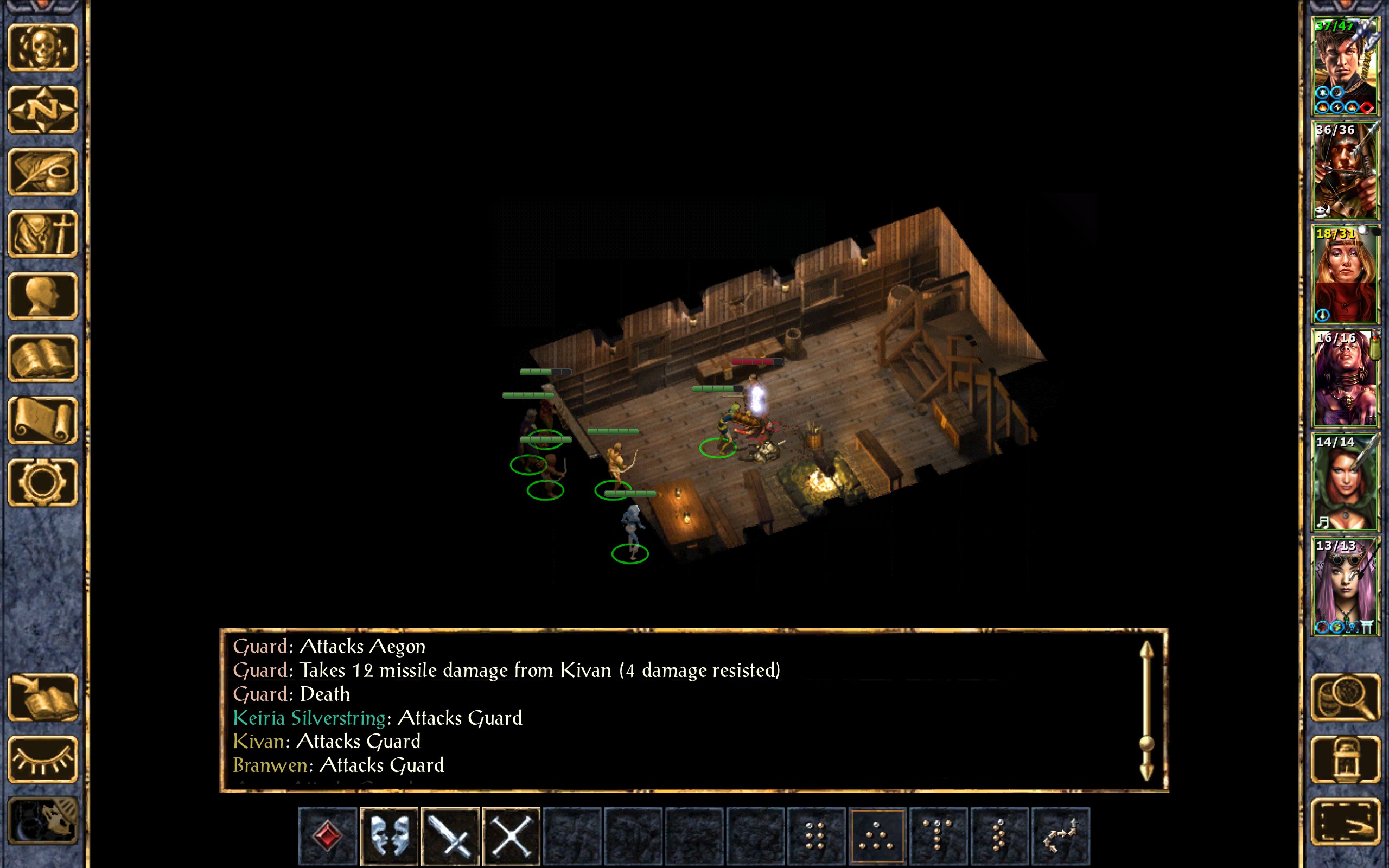Select the party leader portrait with 37/47 health

[1345, 66]
